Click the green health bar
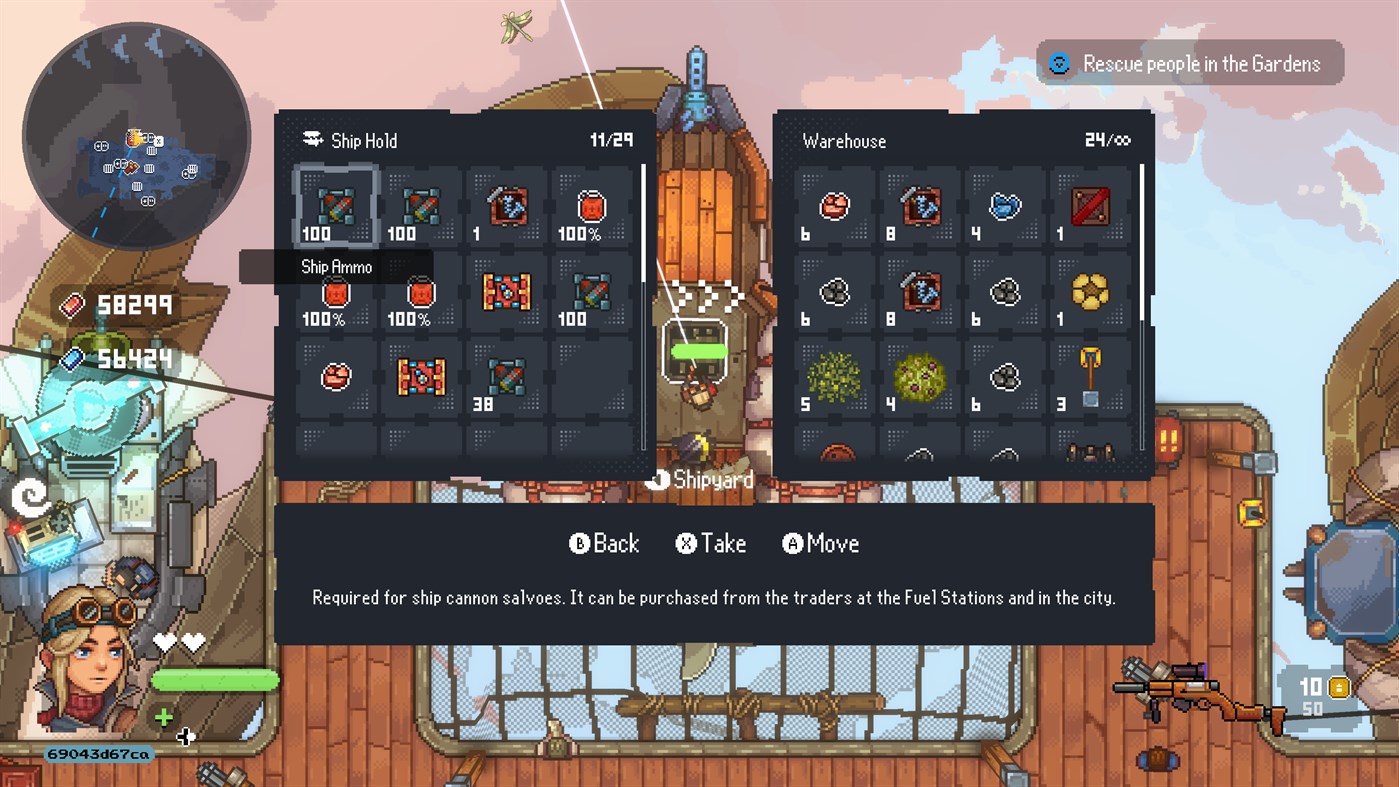Viewport: 1399px width, 787px height. click(x=215, y=680)
